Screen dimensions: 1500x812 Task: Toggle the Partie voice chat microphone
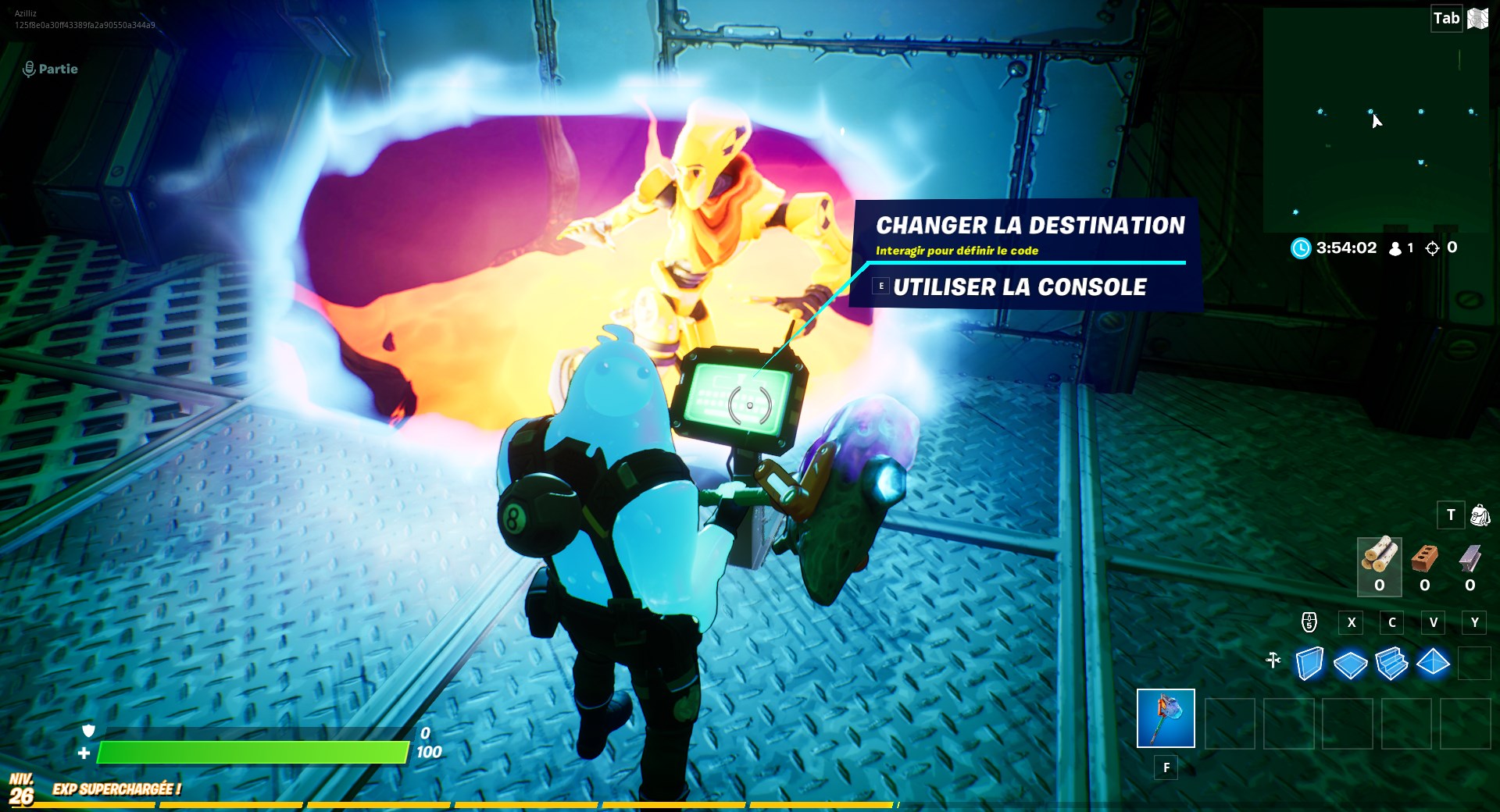[30, 69]
